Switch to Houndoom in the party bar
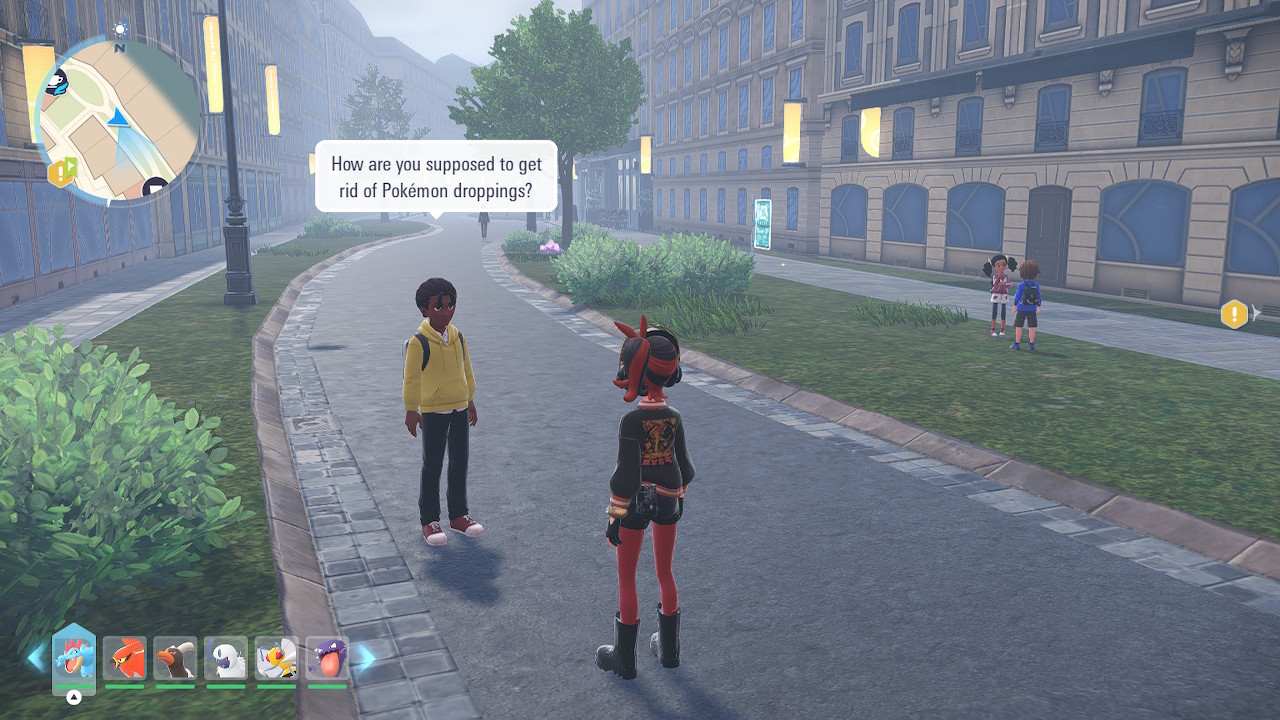1280x720 pixels. coord(175,658)
